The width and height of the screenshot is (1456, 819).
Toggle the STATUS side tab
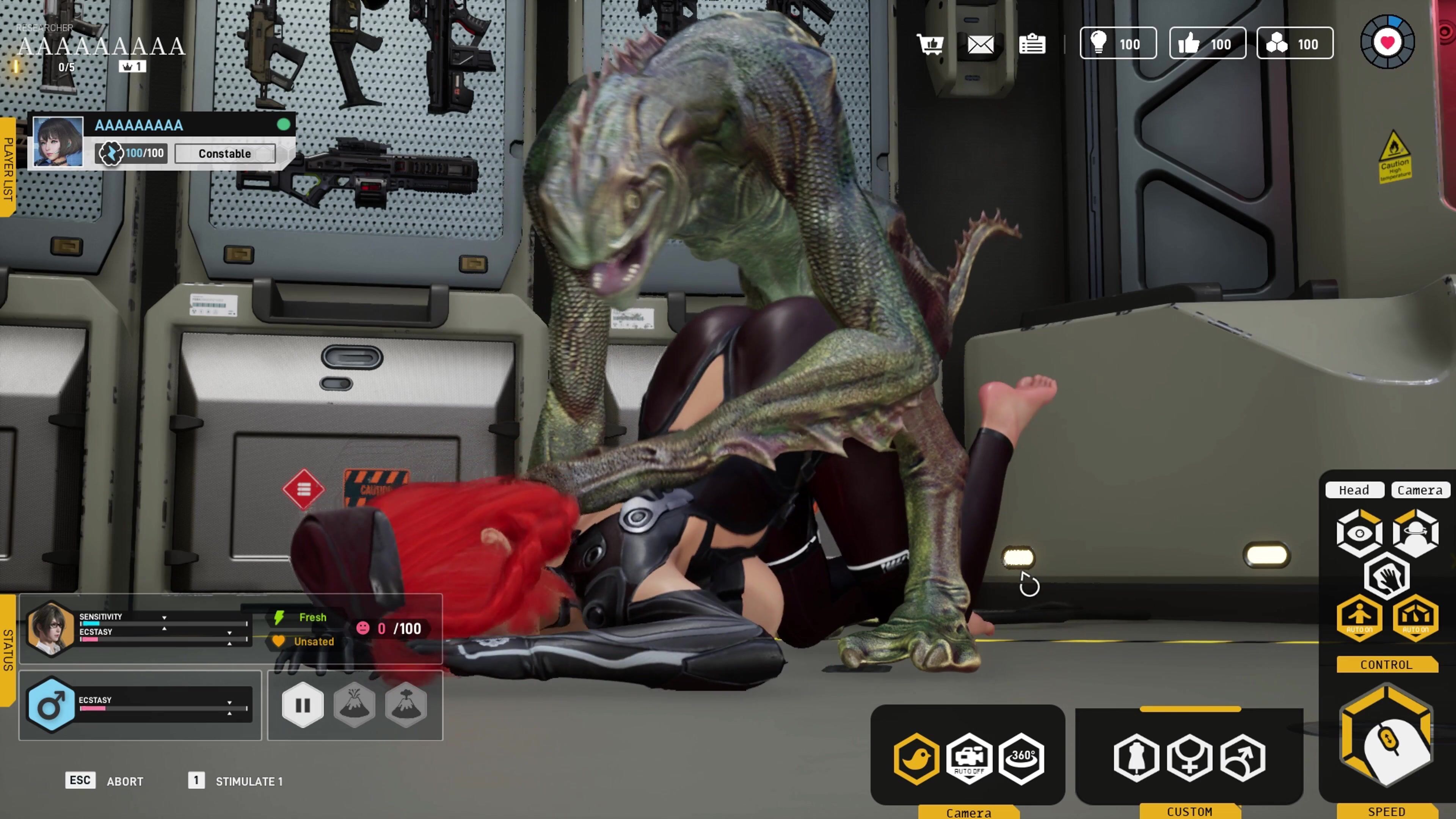[x=7, y=650]
